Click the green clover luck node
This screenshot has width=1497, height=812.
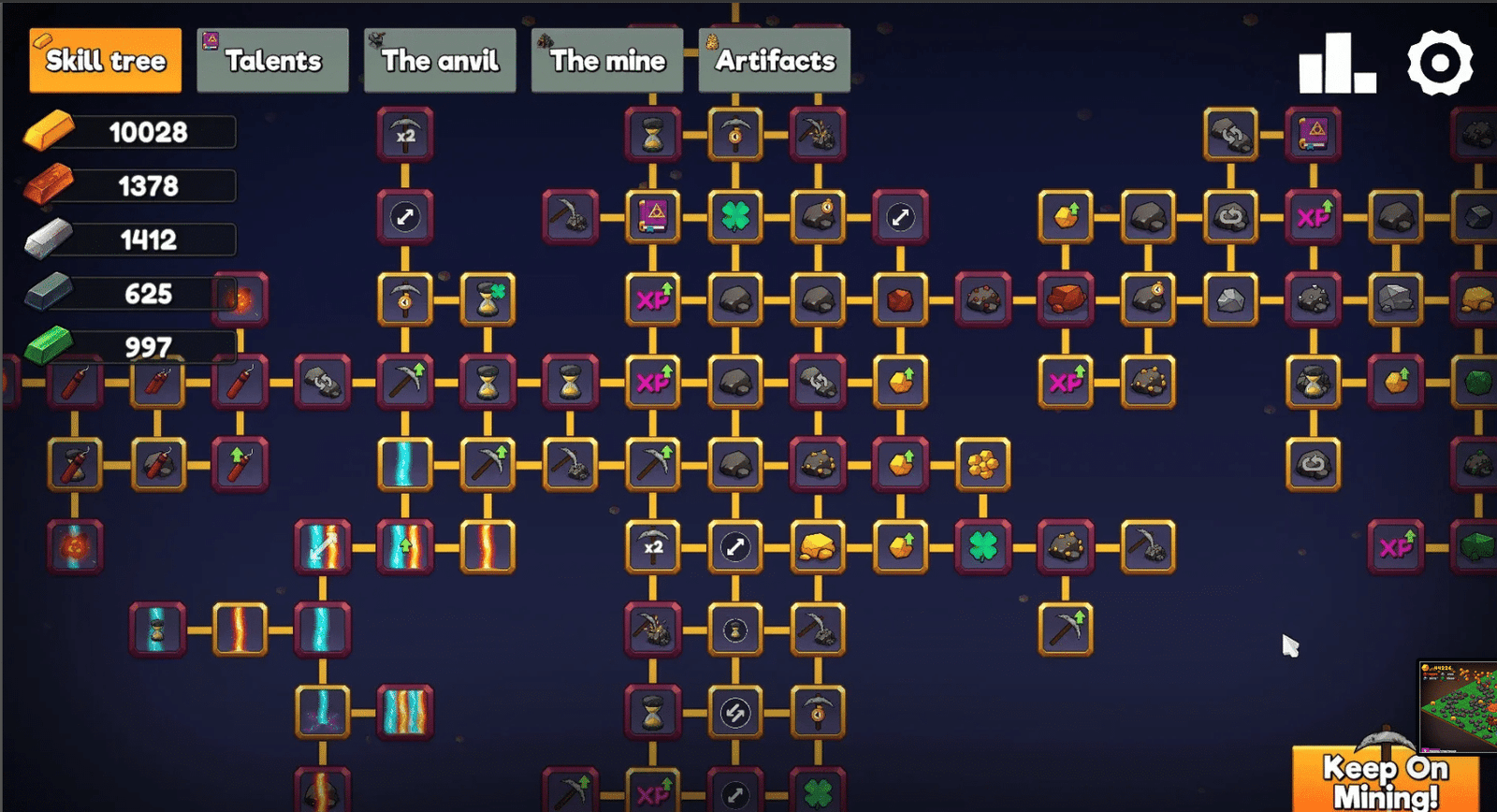736,214
